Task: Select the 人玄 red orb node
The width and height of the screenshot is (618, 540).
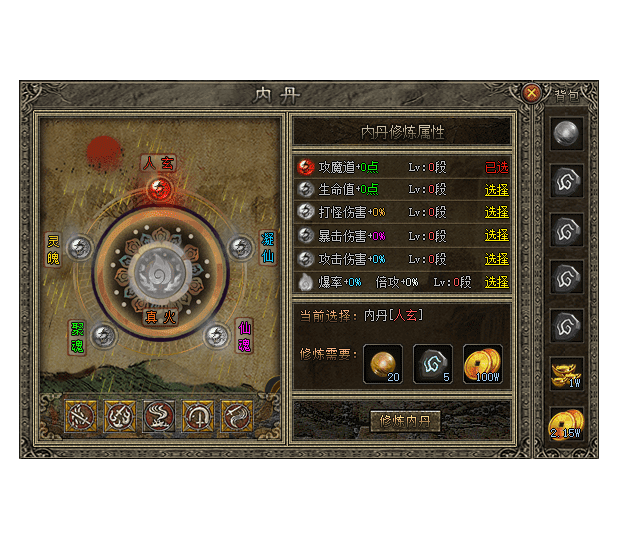Action: coord(158,187)
